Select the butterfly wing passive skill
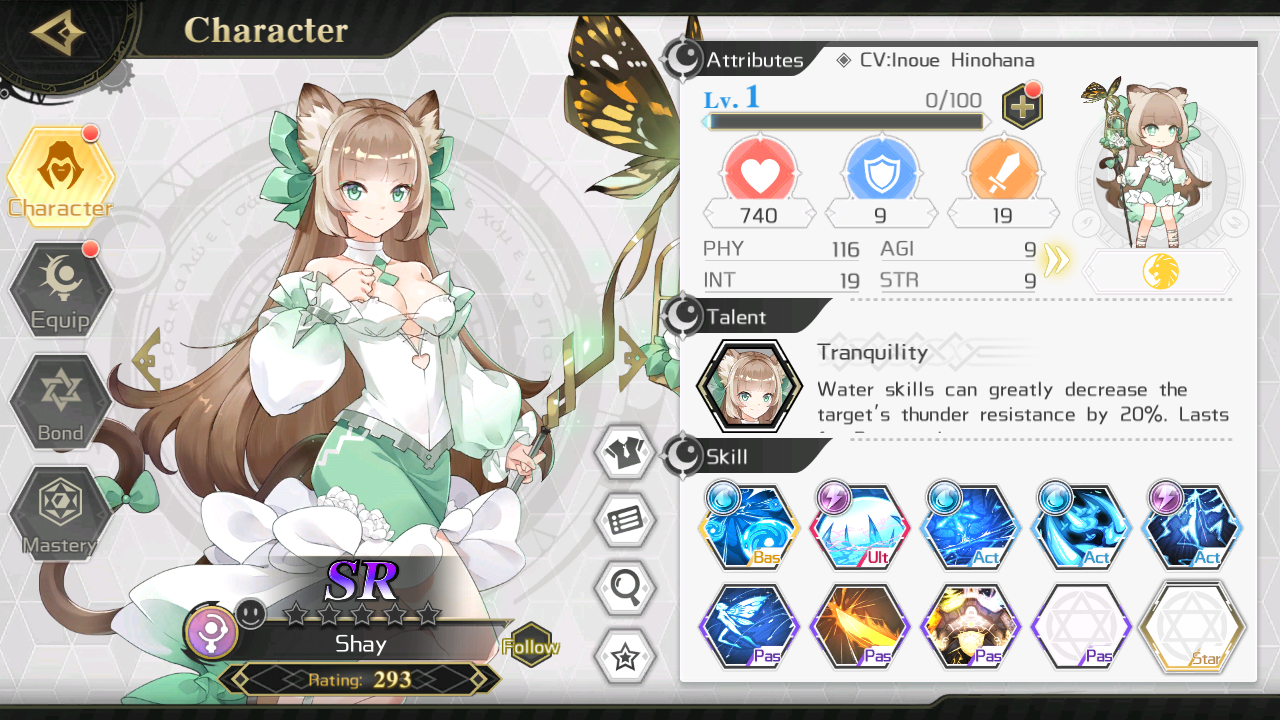The width and height of the screenshot is (1280, 720). pyautogui.click(x=749, y=627)
